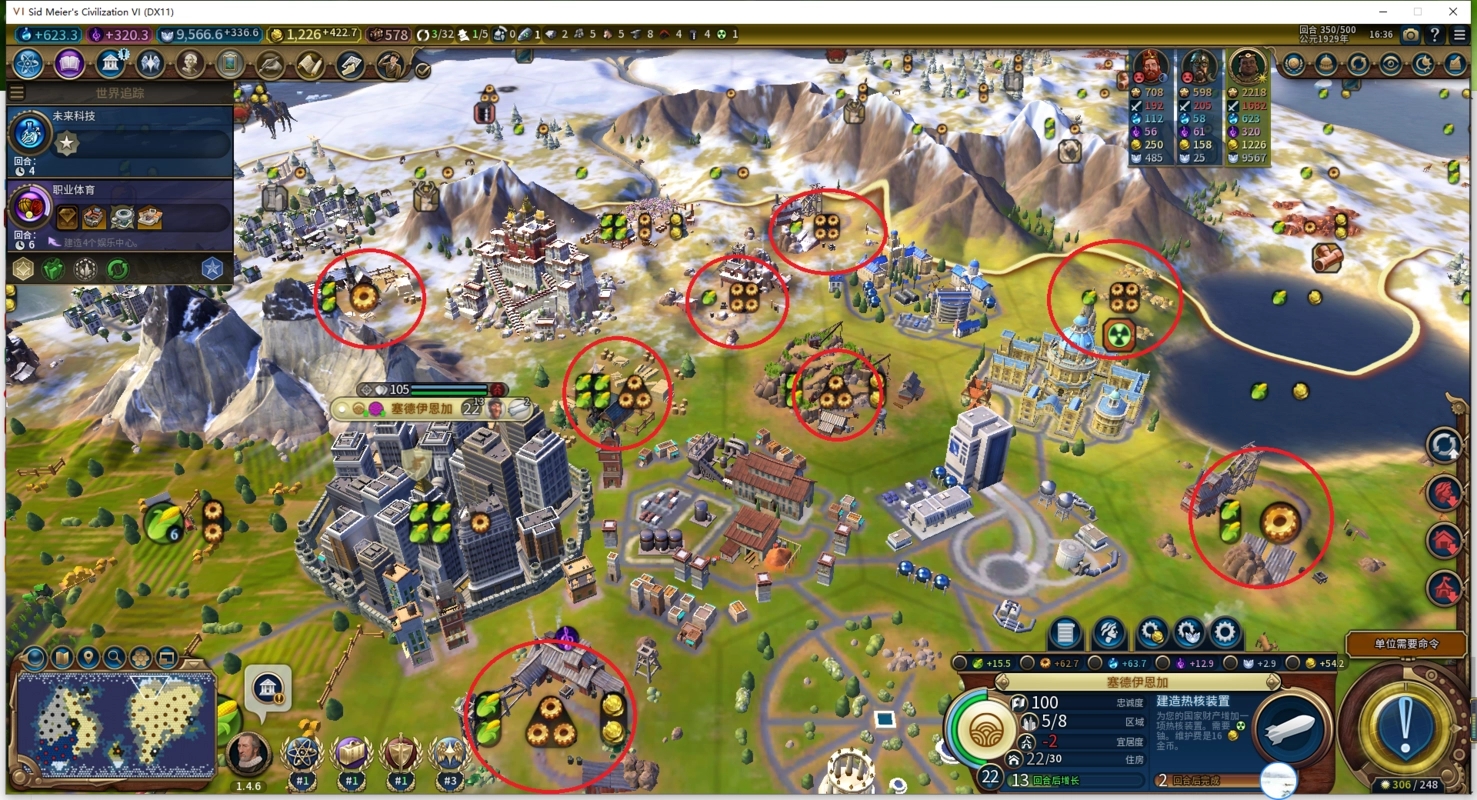
Task: Close the Civilization VI window
Action: (x=1453, y=11)
